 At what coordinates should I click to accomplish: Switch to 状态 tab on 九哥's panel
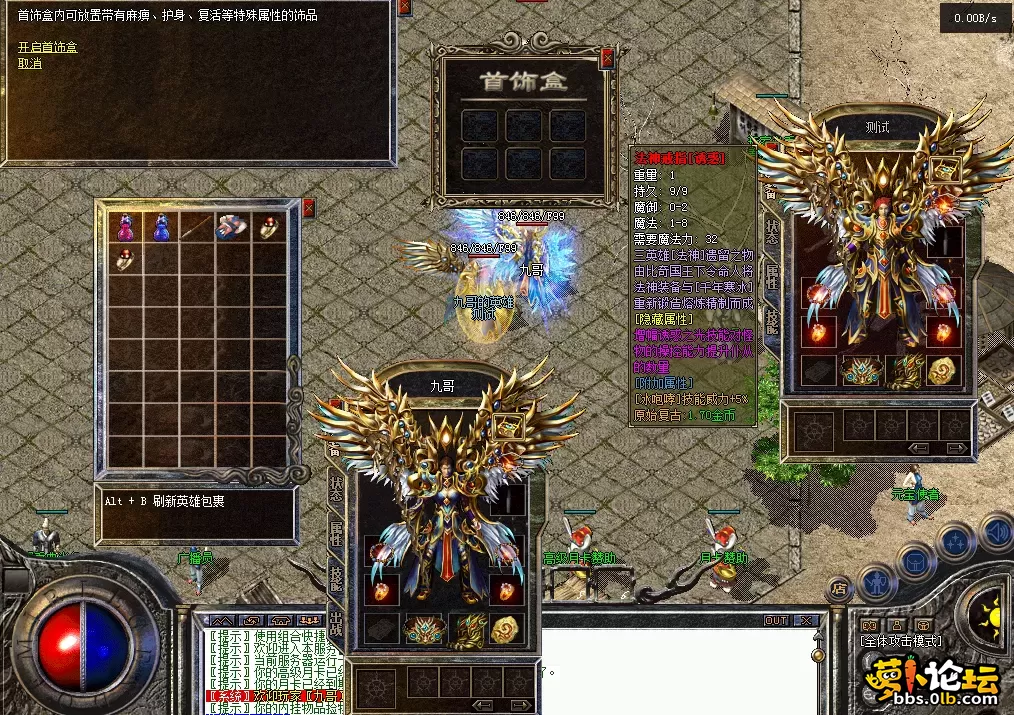click(x=335, y=488)
